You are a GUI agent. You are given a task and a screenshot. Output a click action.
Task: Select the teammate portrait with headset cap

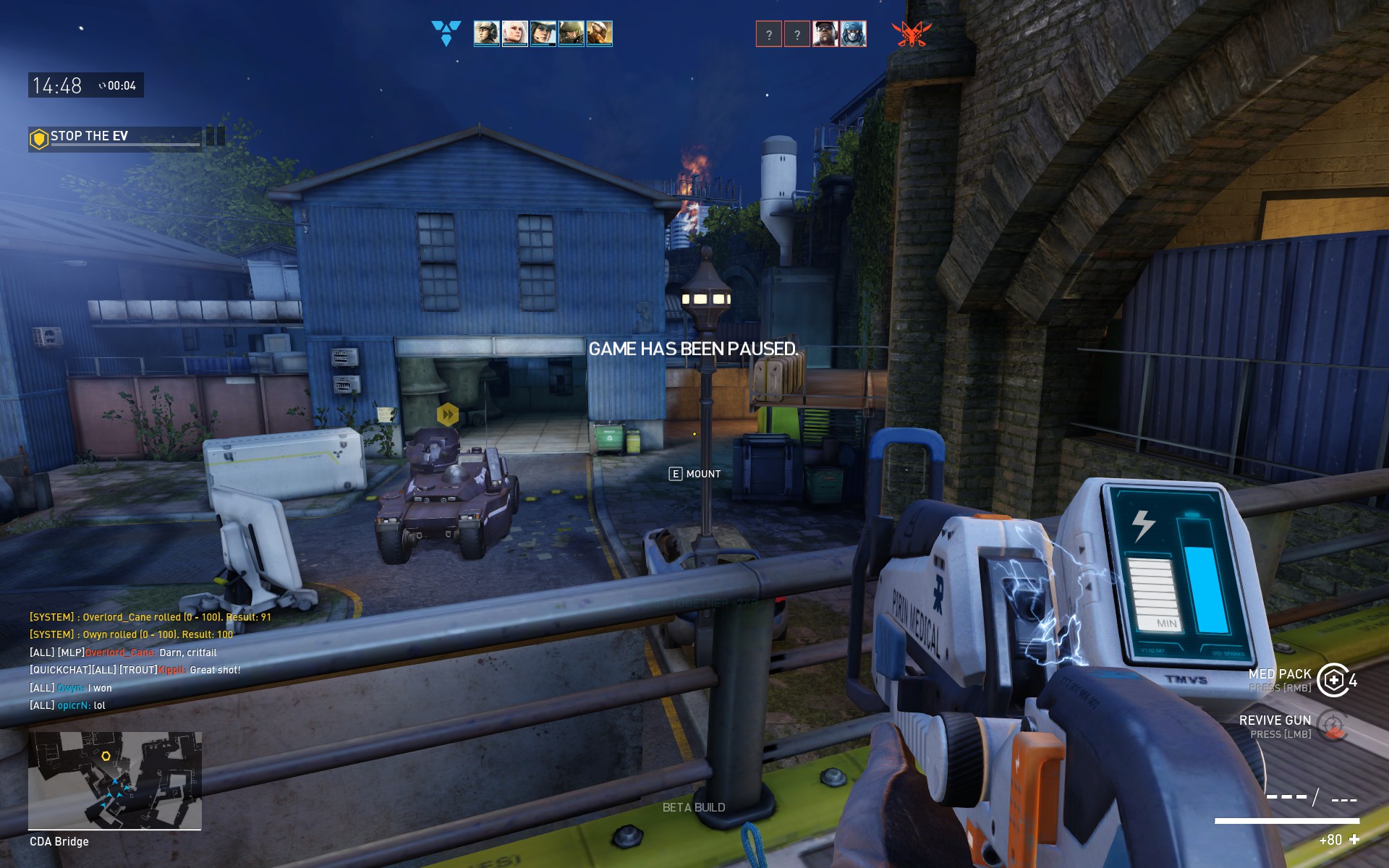coord(486,33)
